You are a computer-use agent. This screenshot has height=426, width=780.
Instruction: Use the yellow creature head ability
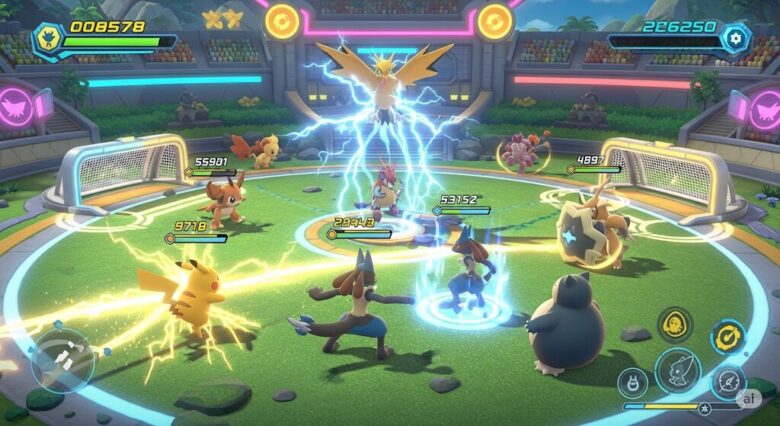tap(675, 325)
